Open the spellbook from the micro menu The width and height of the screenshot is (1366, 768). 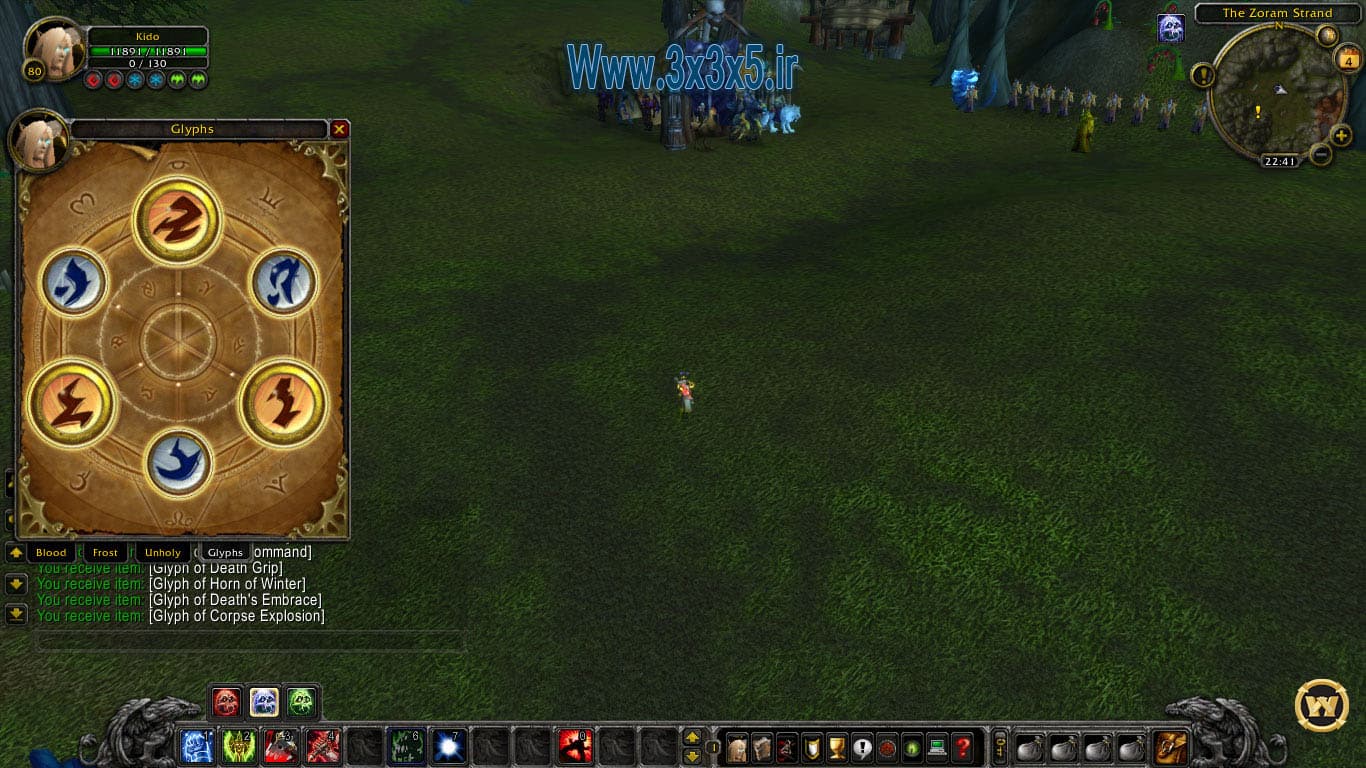(763, 747)
